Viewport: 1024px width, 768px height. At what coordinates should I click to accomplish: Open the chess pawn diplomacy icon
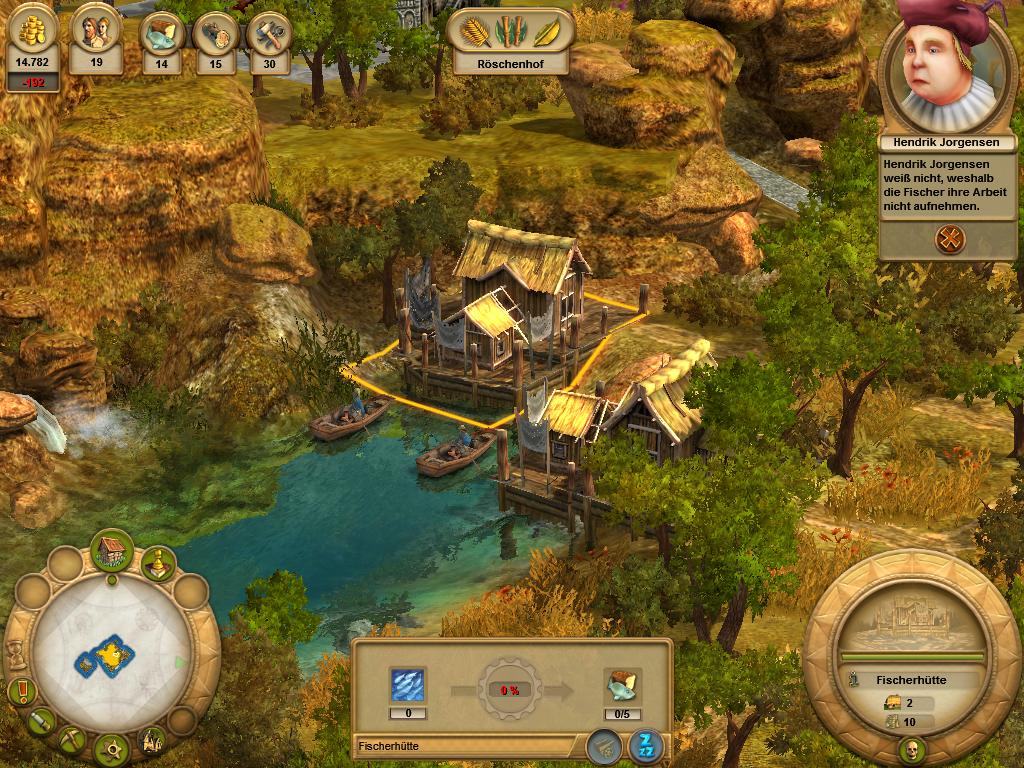(x=156, y=563)
